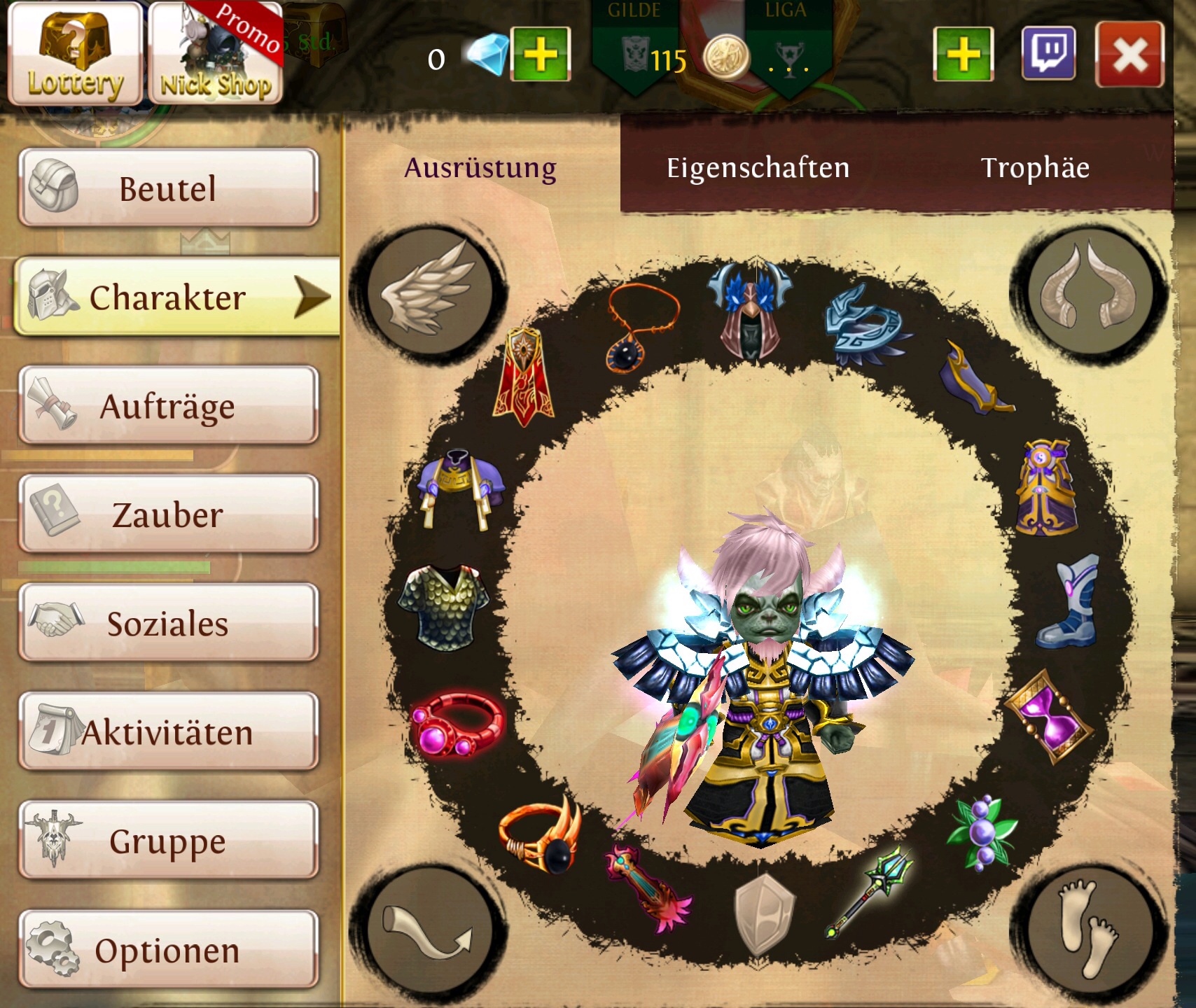Click the Twitch button
Image resolution: width=1196 pixels, height=1008 pixels.
point(1048,53)
